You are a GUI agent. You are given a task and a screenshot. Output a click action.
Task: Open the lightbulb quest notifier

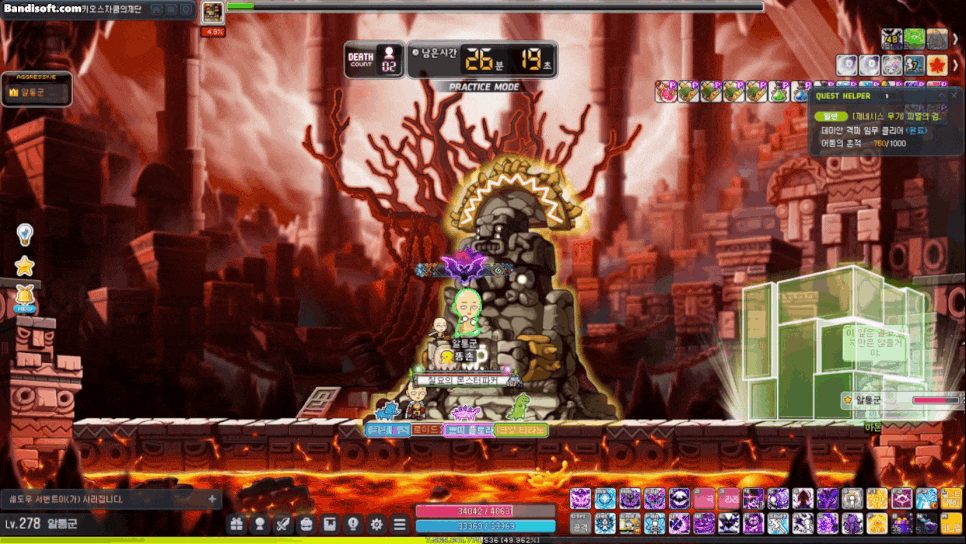tap(25, 234)
